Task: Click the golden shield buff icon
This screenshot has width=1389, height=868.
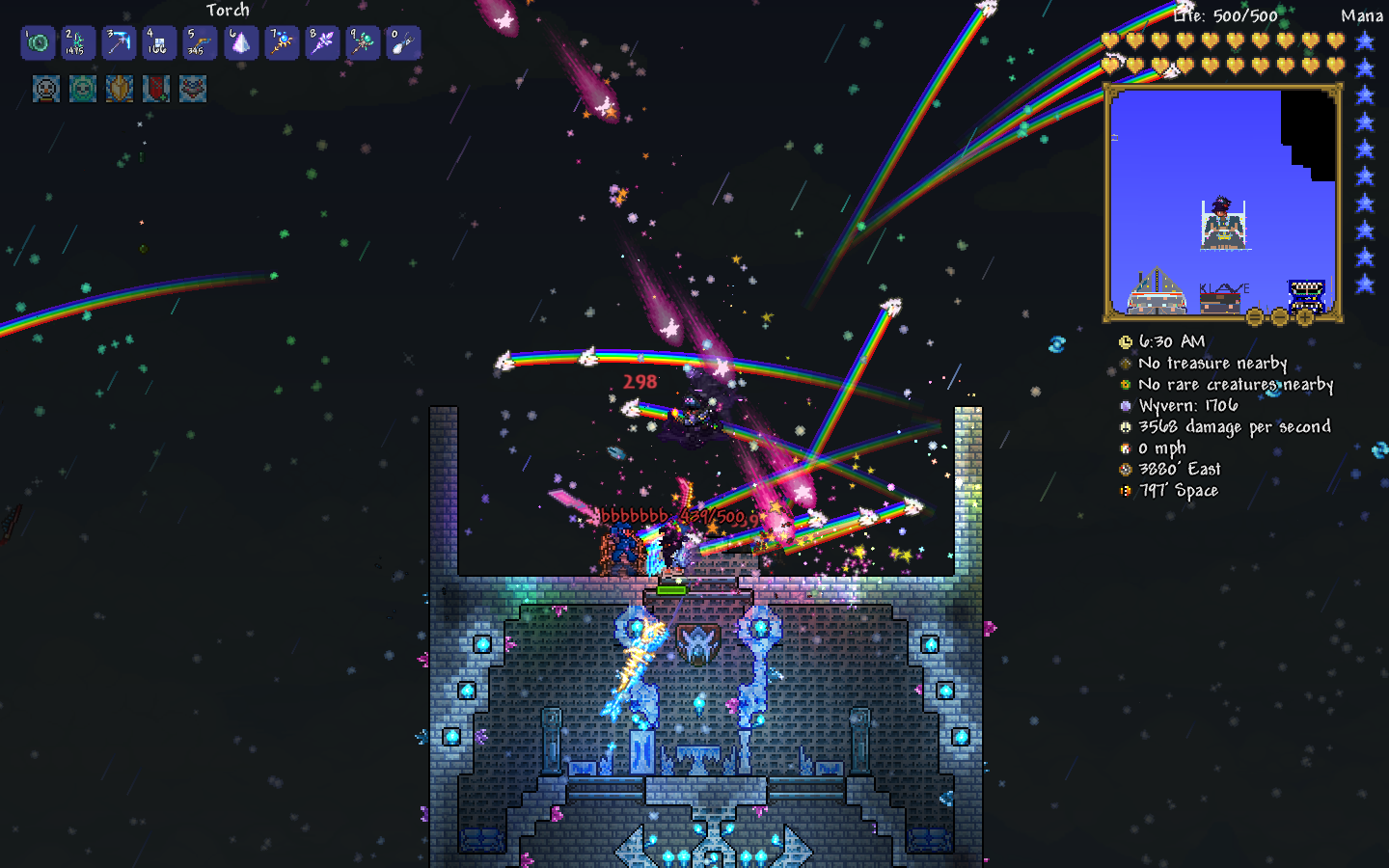Action: point(120,89)
